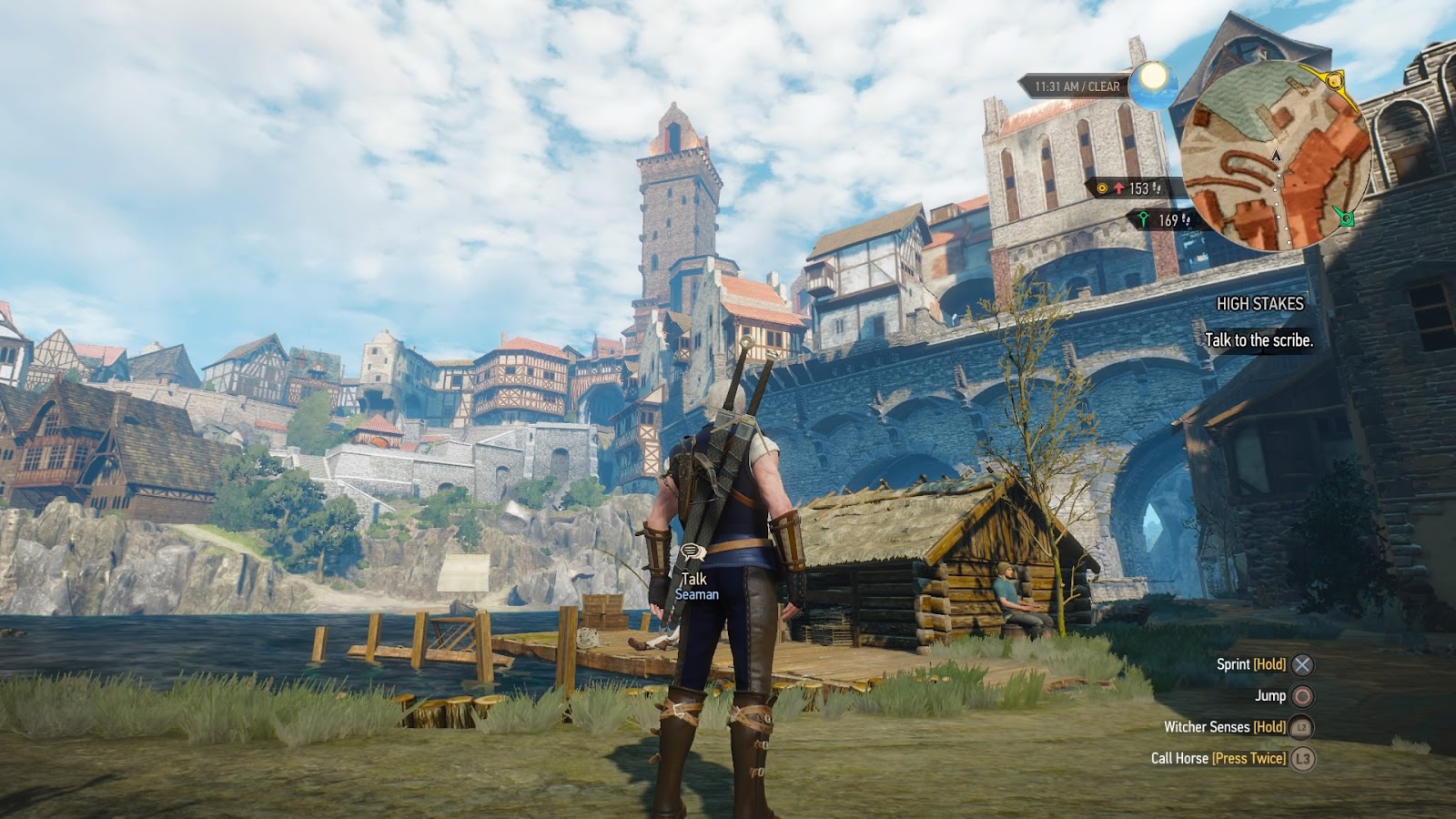Click the green quest marker icon beside 169
1456x819 pixels.
tap(1144, 217)
